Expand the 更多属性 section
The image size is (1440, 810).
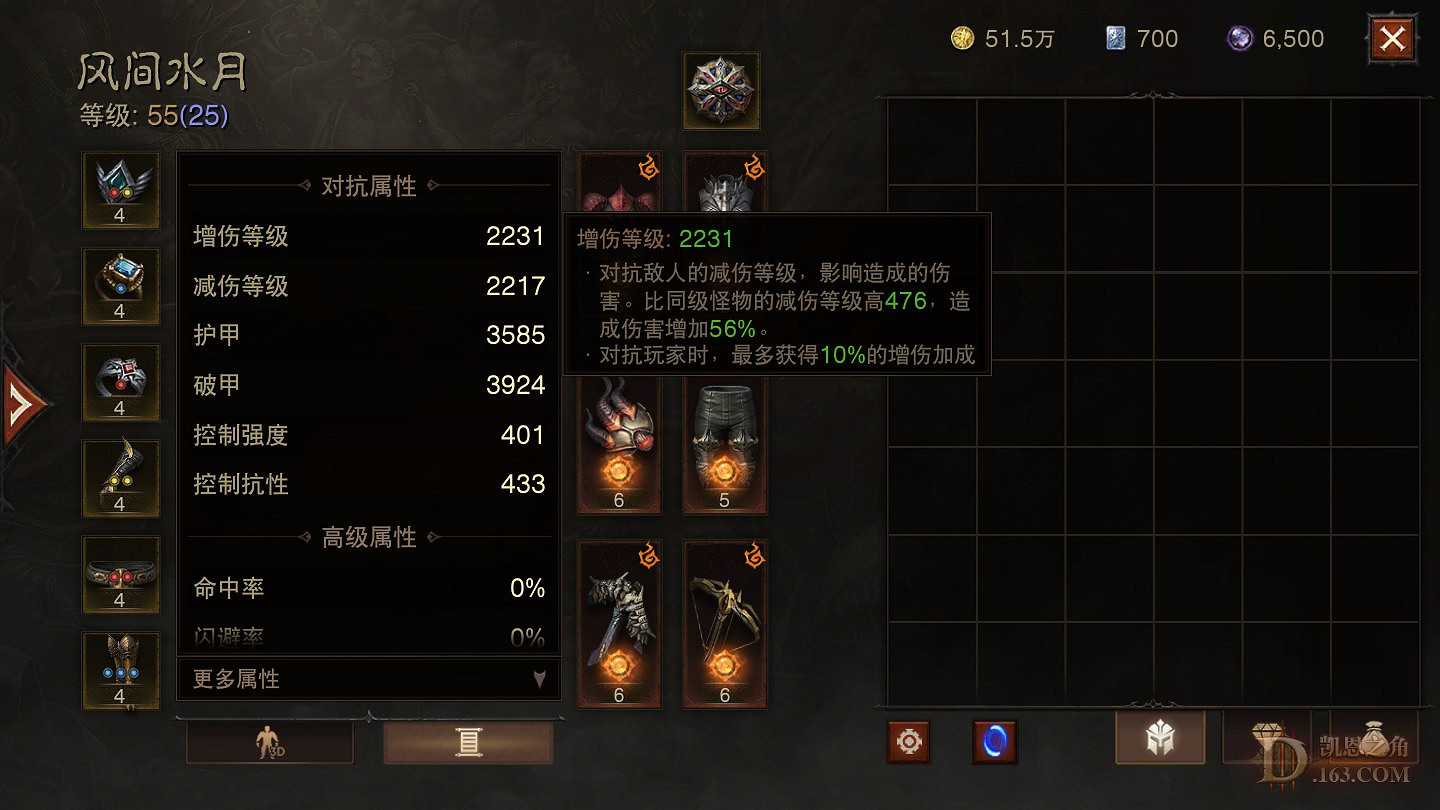click(367, 678)
